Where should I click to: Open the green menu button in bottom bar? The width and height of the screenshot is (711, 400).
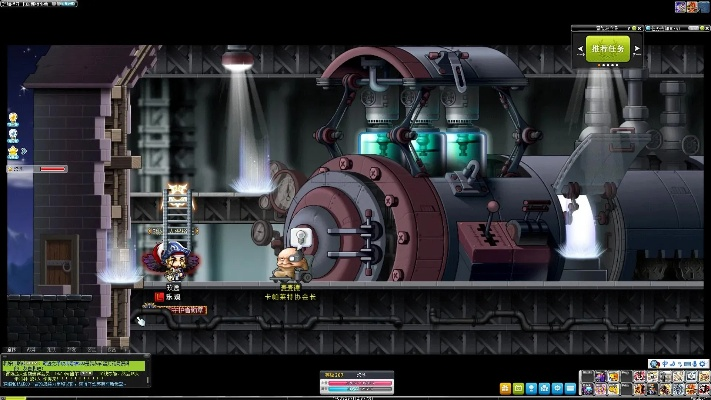click(518, 388)
